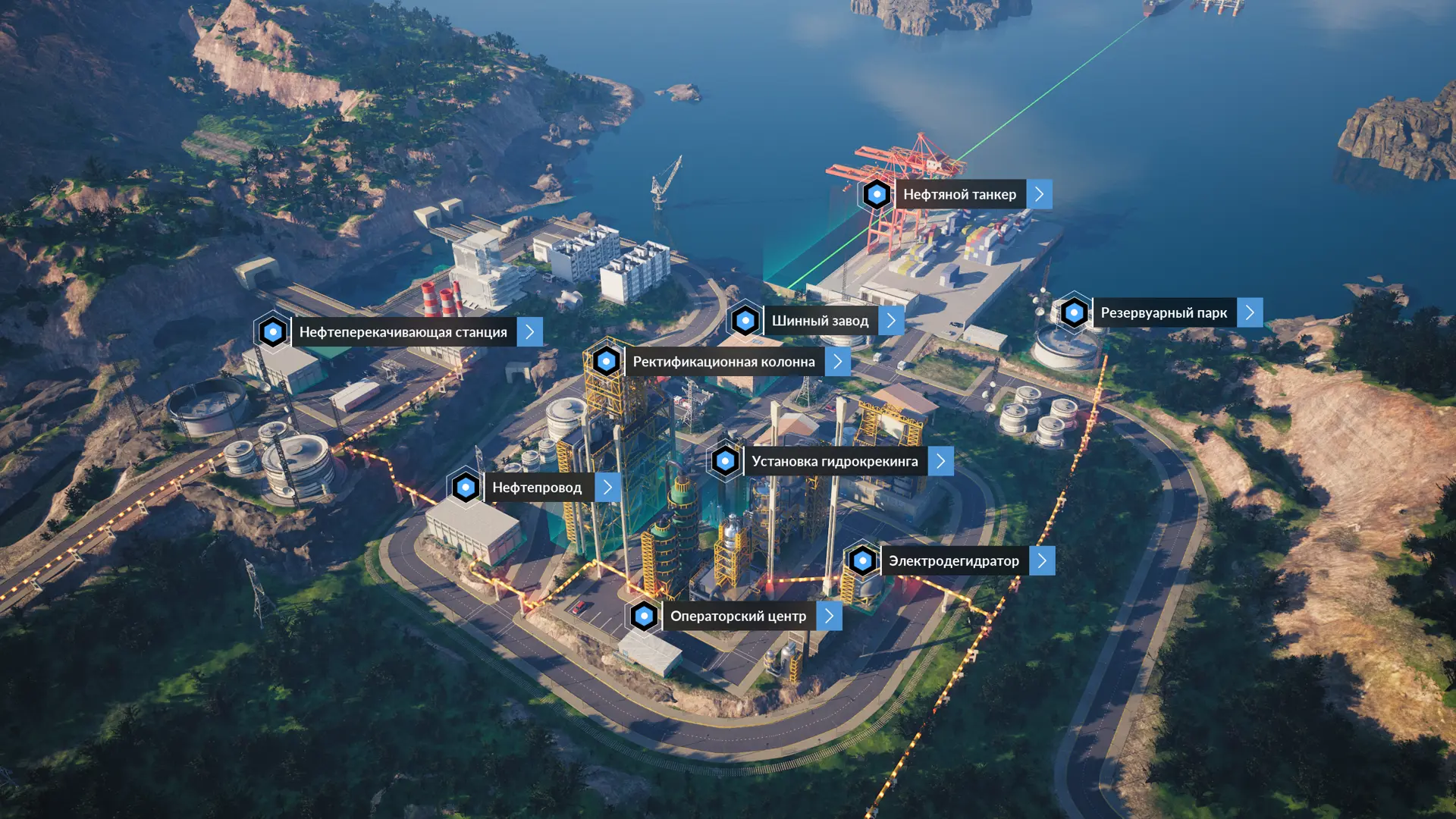Click the arrow beside Нефтяной танкер
Image resolution: width=1456 pixels, height=819 pixels.
click(x=1039, y=195)
